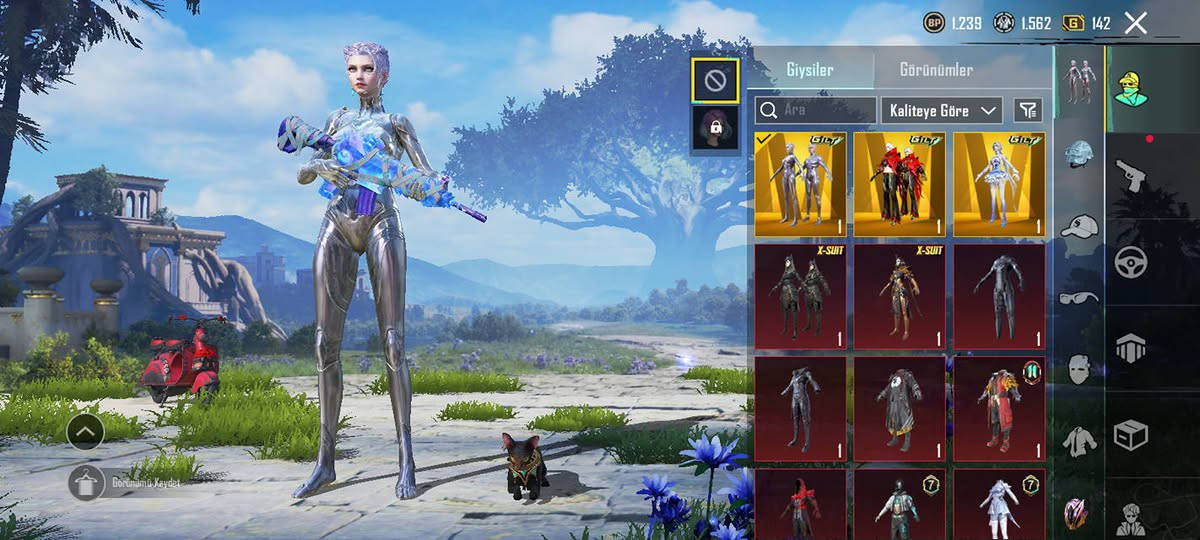Switch to the Görünümler tab
This screenshot has width=1200, height=540.
click(x=936, y=70)
